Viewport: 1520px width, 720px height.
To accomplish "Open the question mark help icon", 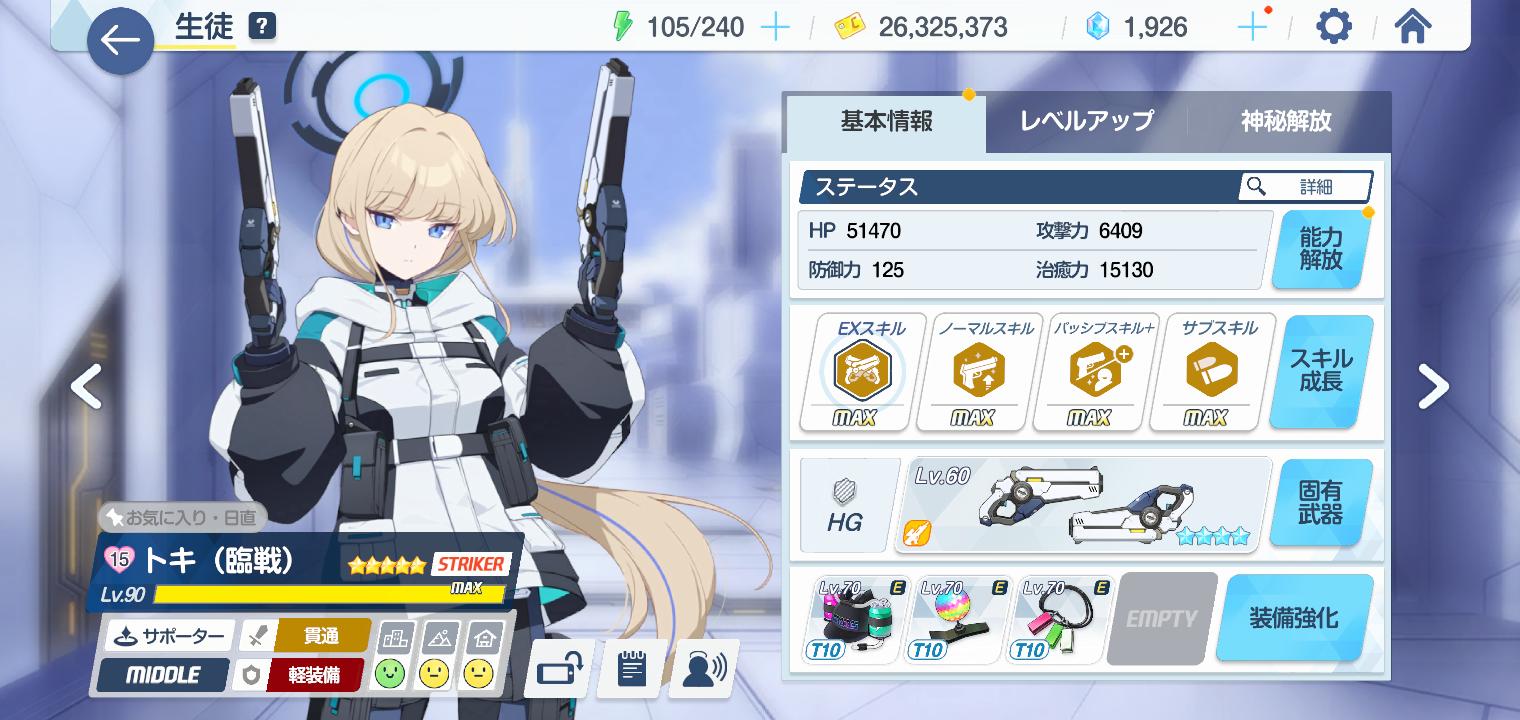I will pos(261,26).
